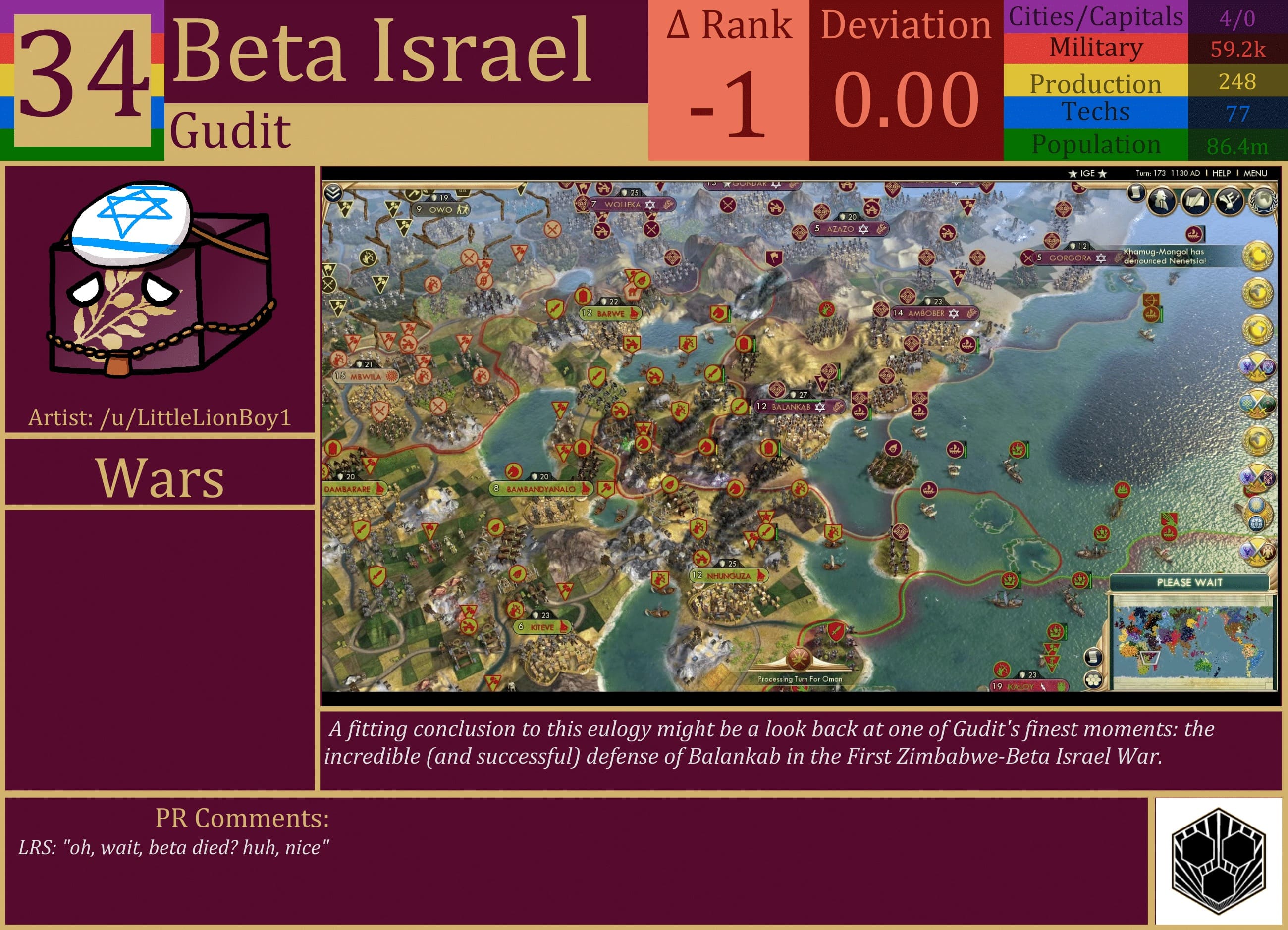Select the Wolleka city banner
This screenshot has height=930, width=1288.
[622, 206]
